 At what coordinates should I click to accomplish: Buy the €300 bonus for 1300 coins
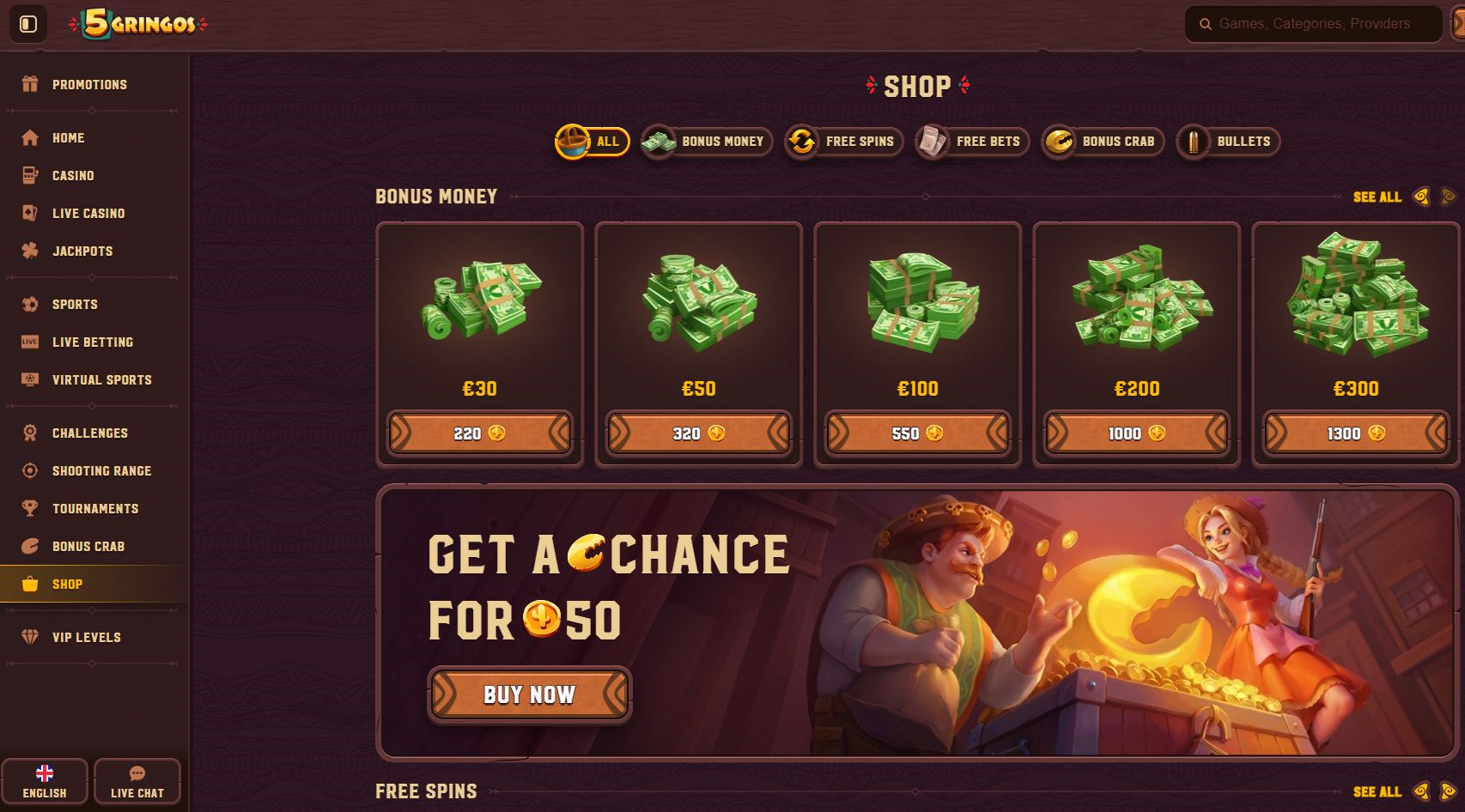[1355, 433]
